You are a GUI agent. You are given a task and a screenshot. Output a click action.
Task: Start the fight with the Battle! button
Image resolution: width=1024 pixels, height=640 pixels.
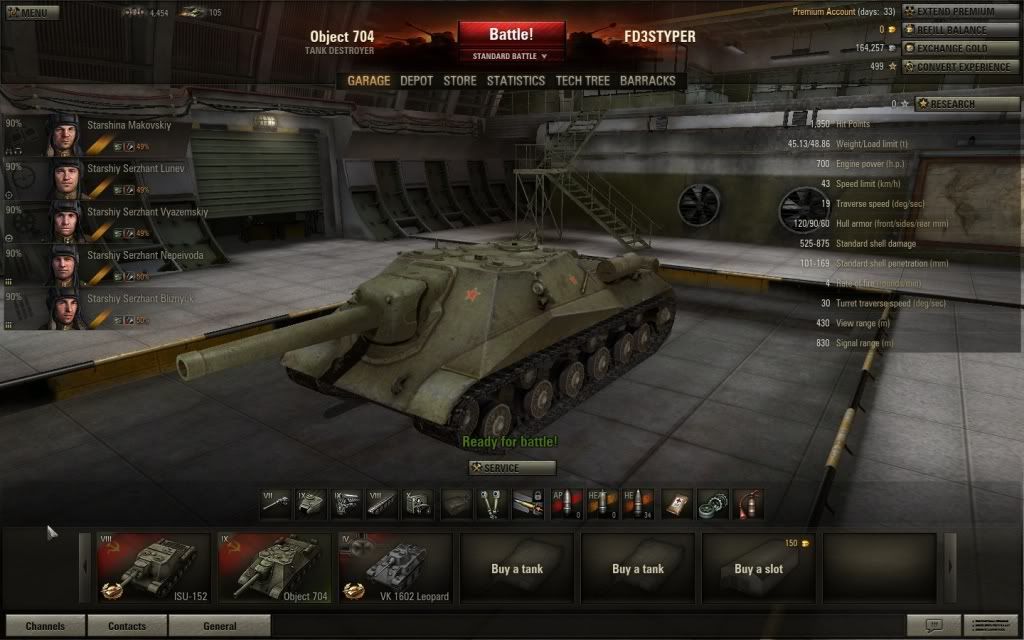coord(511,35)
